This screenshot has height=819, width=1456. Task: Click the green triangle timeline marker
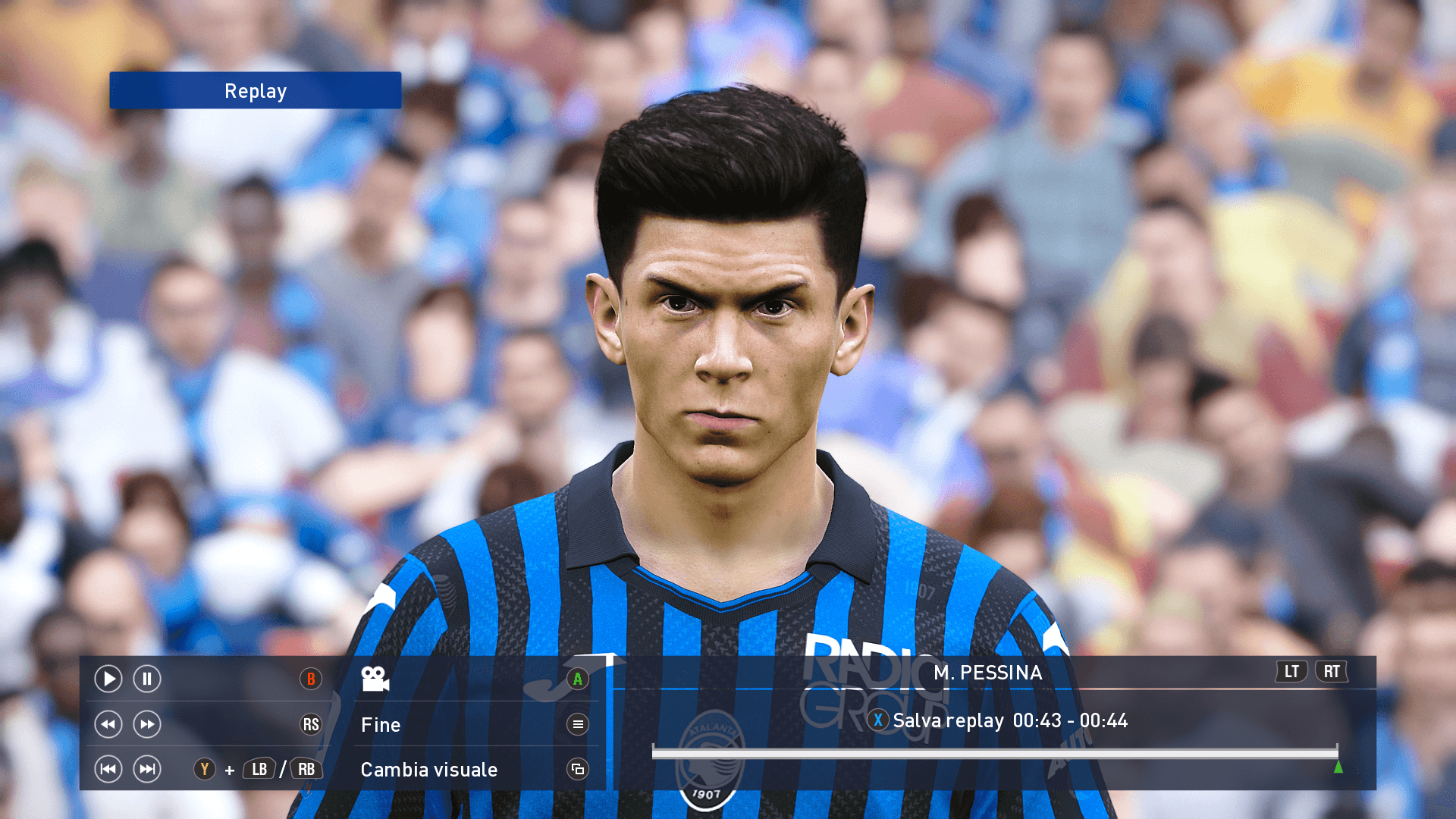click(x=1338, y=767)
